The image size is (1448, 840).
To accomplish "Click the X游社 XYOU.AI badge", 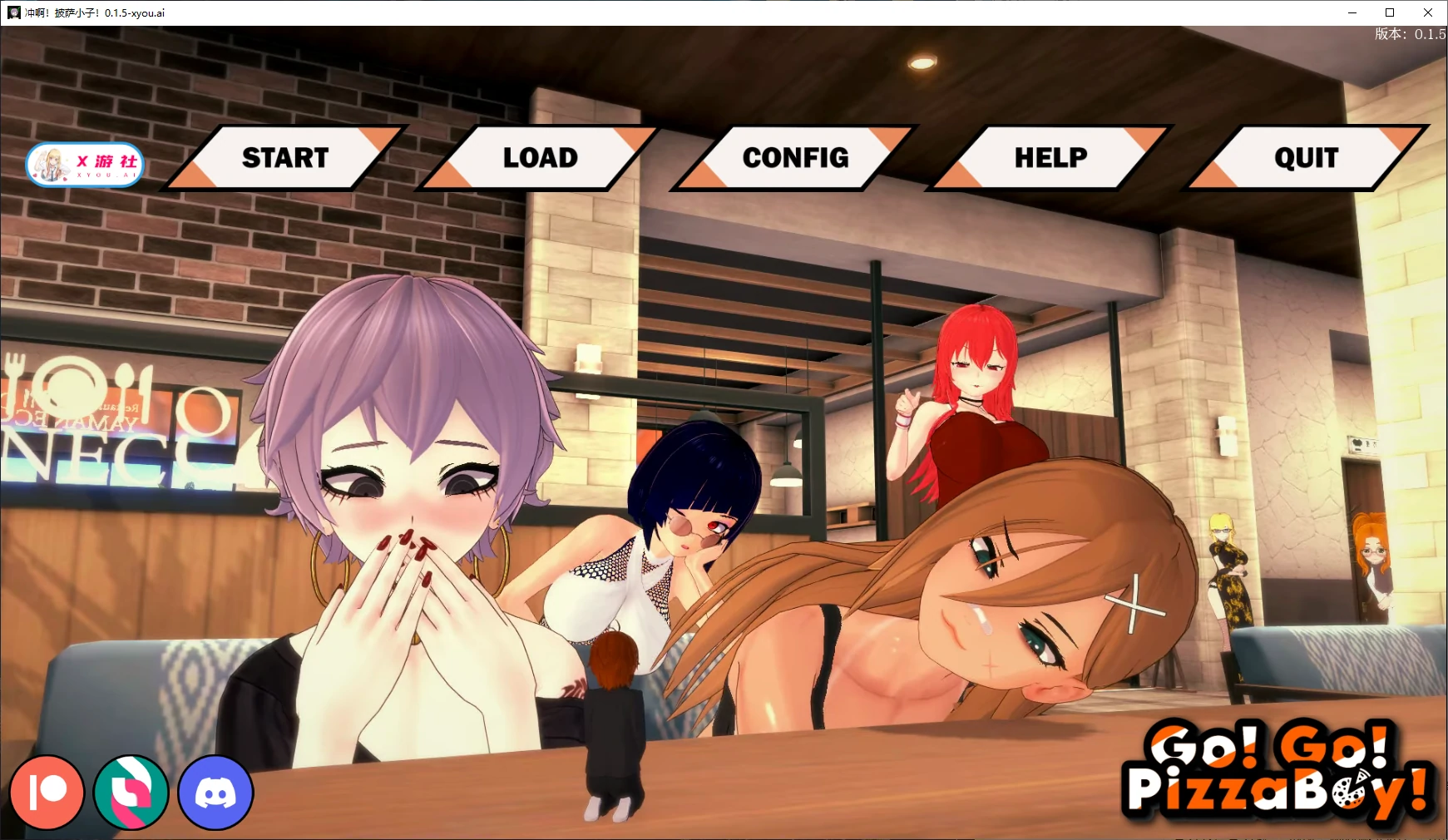I will [x=83, y=164].
